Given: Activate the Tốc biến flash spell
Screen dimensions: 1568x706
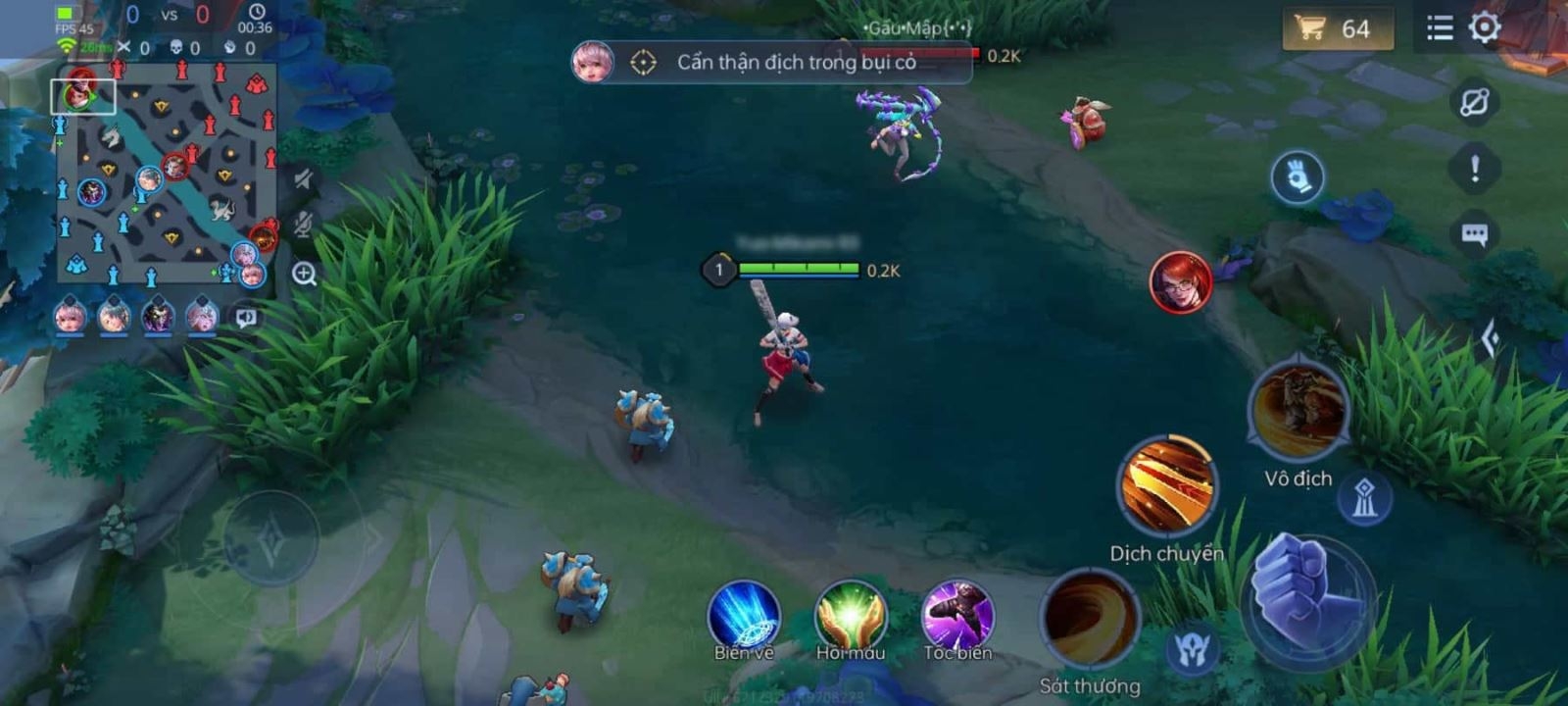Looking at the screenshot, I should click(957, 616).
